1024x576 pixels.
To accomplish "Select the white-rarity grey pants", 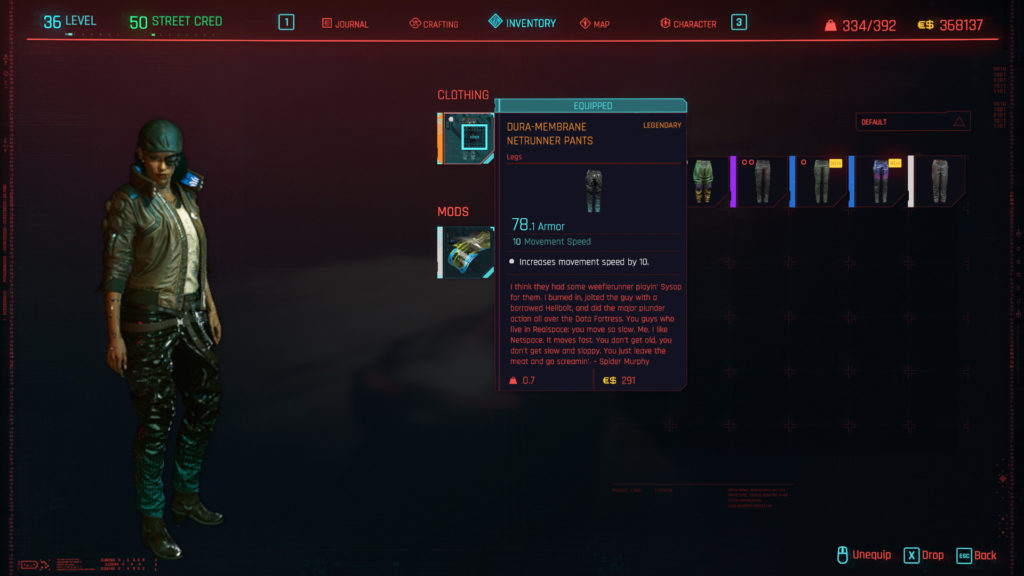I will pyautogui.click(x=939, y=181).
